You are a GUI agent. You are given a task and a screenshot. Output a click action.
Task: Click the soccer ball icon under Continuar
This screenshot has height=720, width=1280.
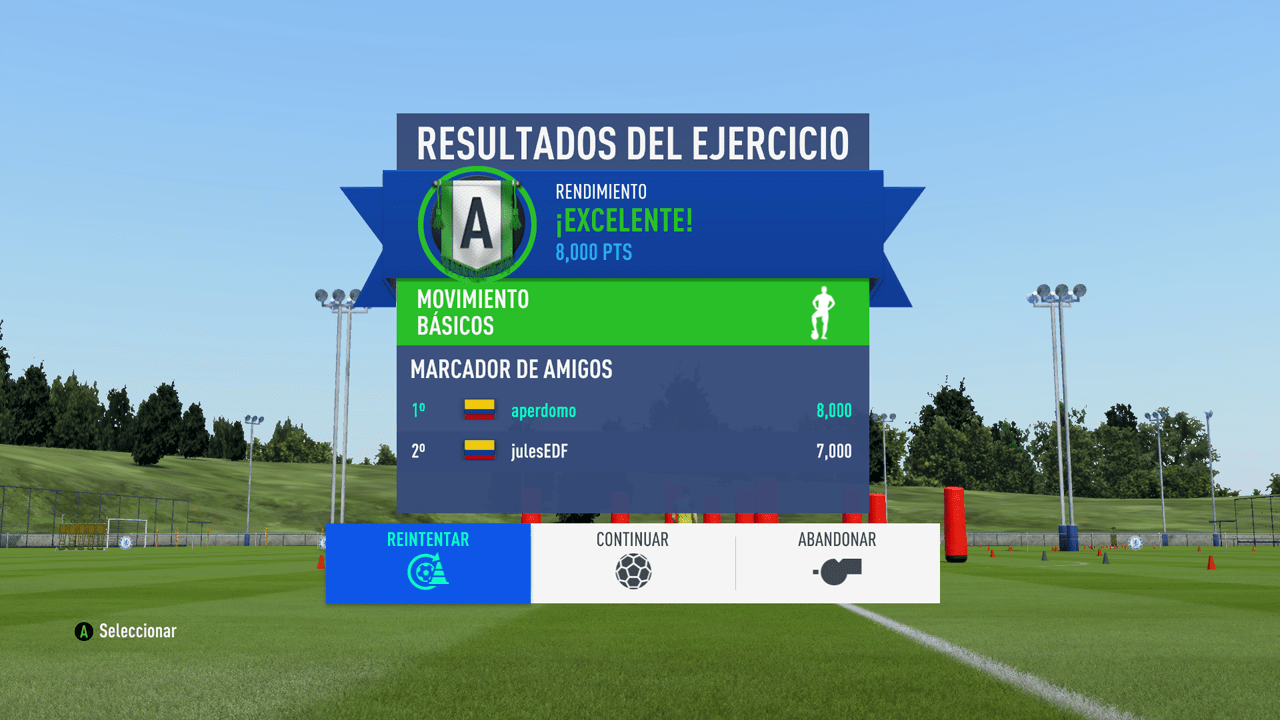click(x=634, y=573)
